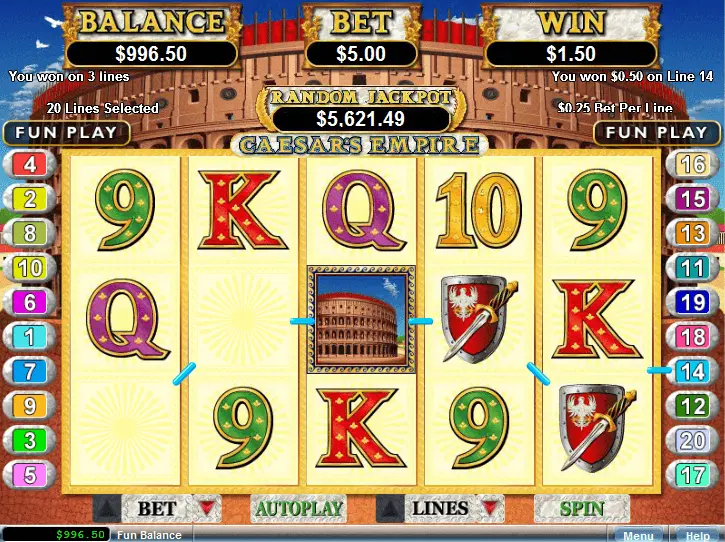Select payline number 5
This screenshot has height=542, width=725.
coord(30,475)
